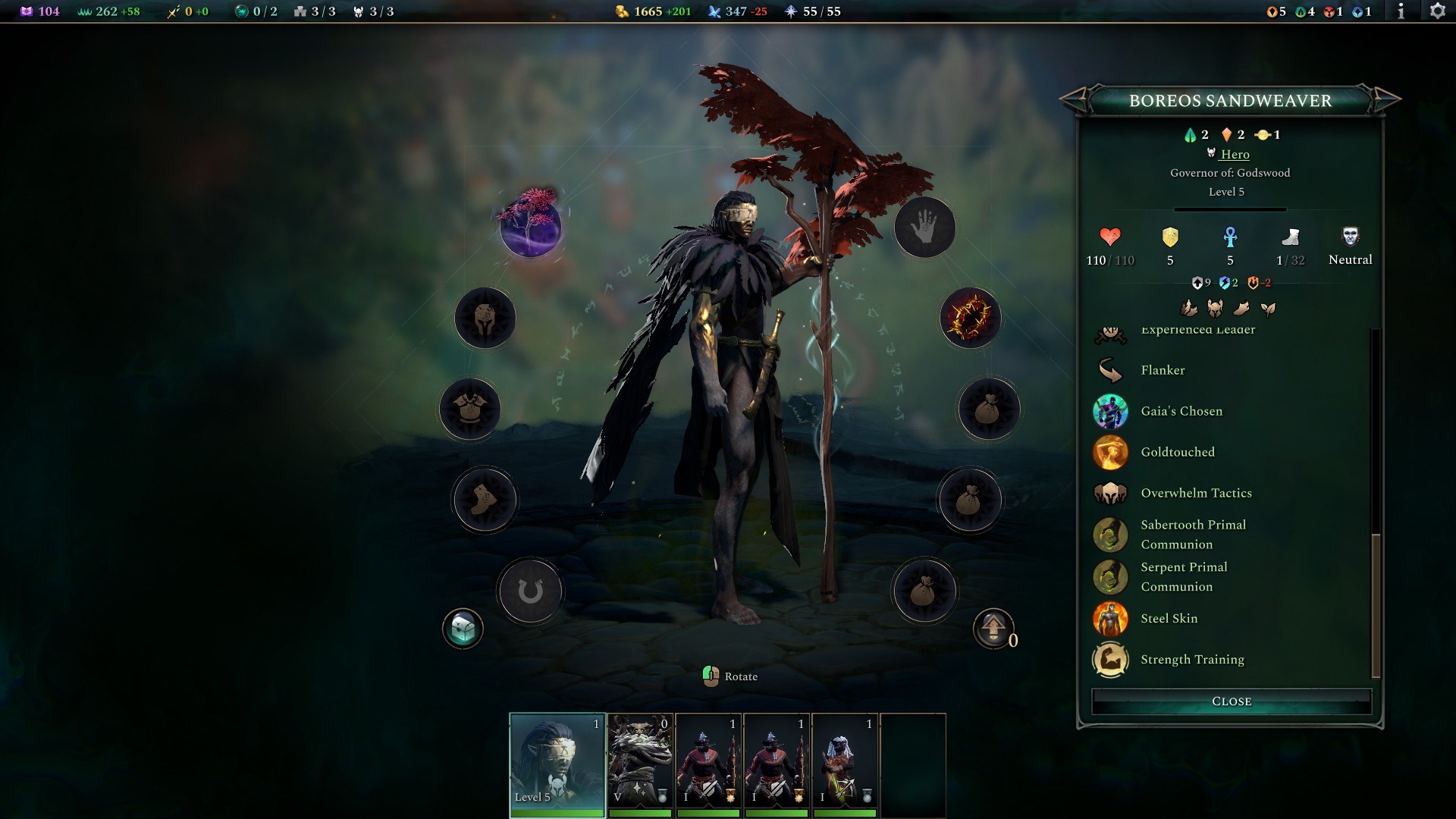
Task: Open the armor equipment slot
Action: 469,409
